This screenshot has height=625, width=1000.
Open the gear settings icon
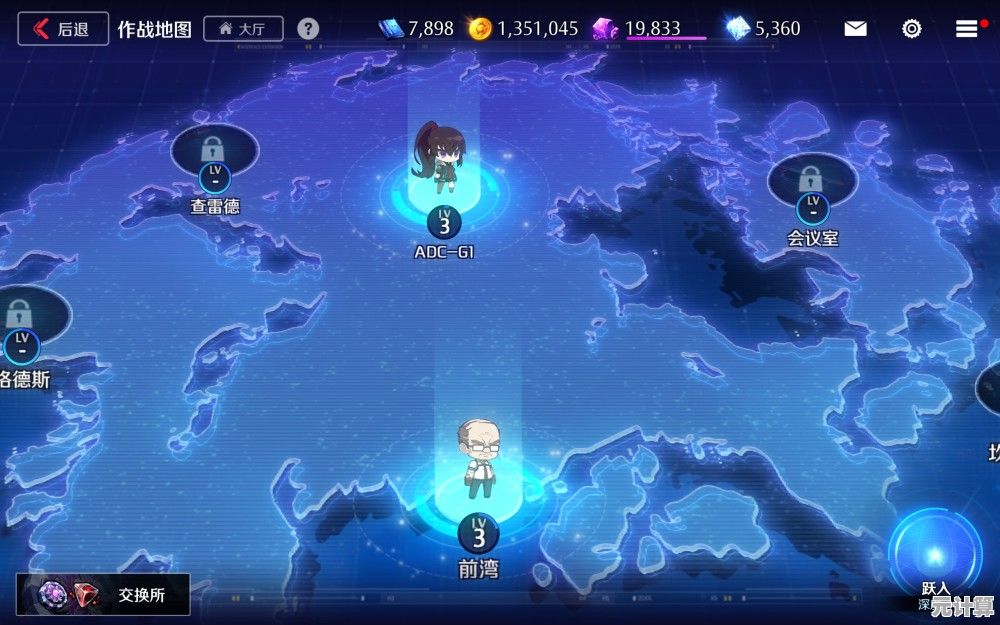[911, 29]
